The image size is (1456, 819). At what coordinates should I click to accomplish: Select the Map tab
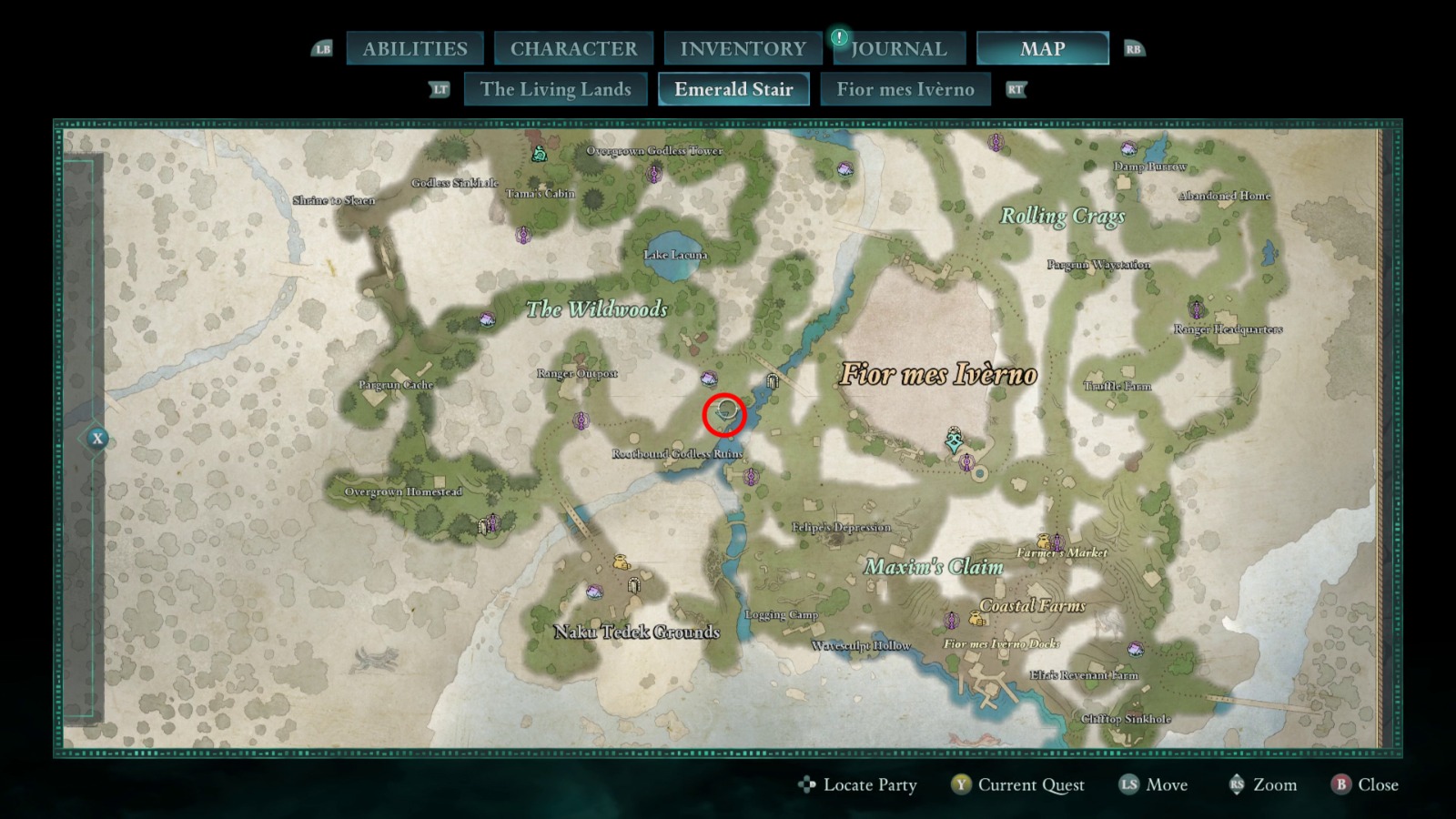pos(1042,49)
